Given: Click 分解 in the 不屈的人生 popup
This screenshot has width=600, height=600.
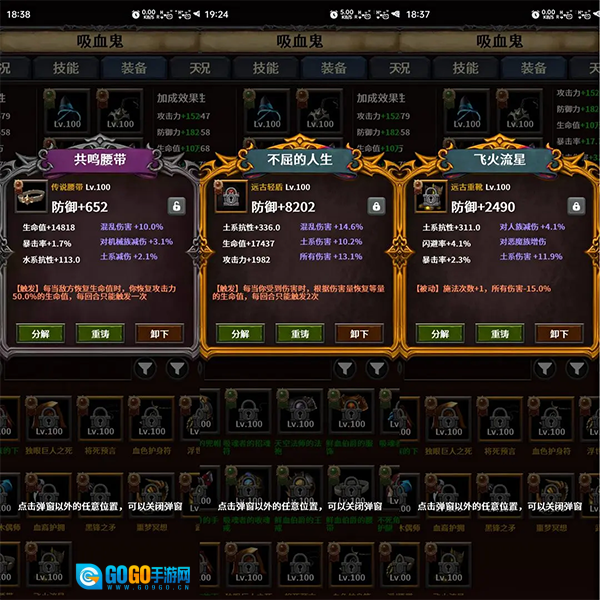Looking at the screenshot, I should pos(240,334).
